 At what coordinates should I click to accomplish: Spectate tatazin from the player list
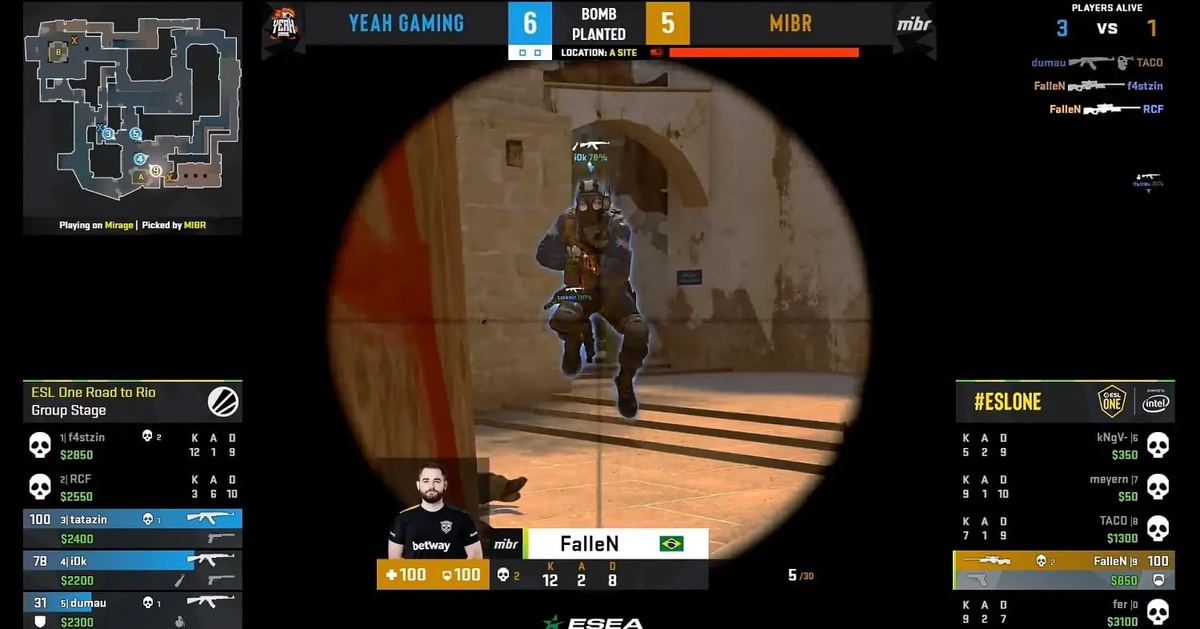[132, 528]
